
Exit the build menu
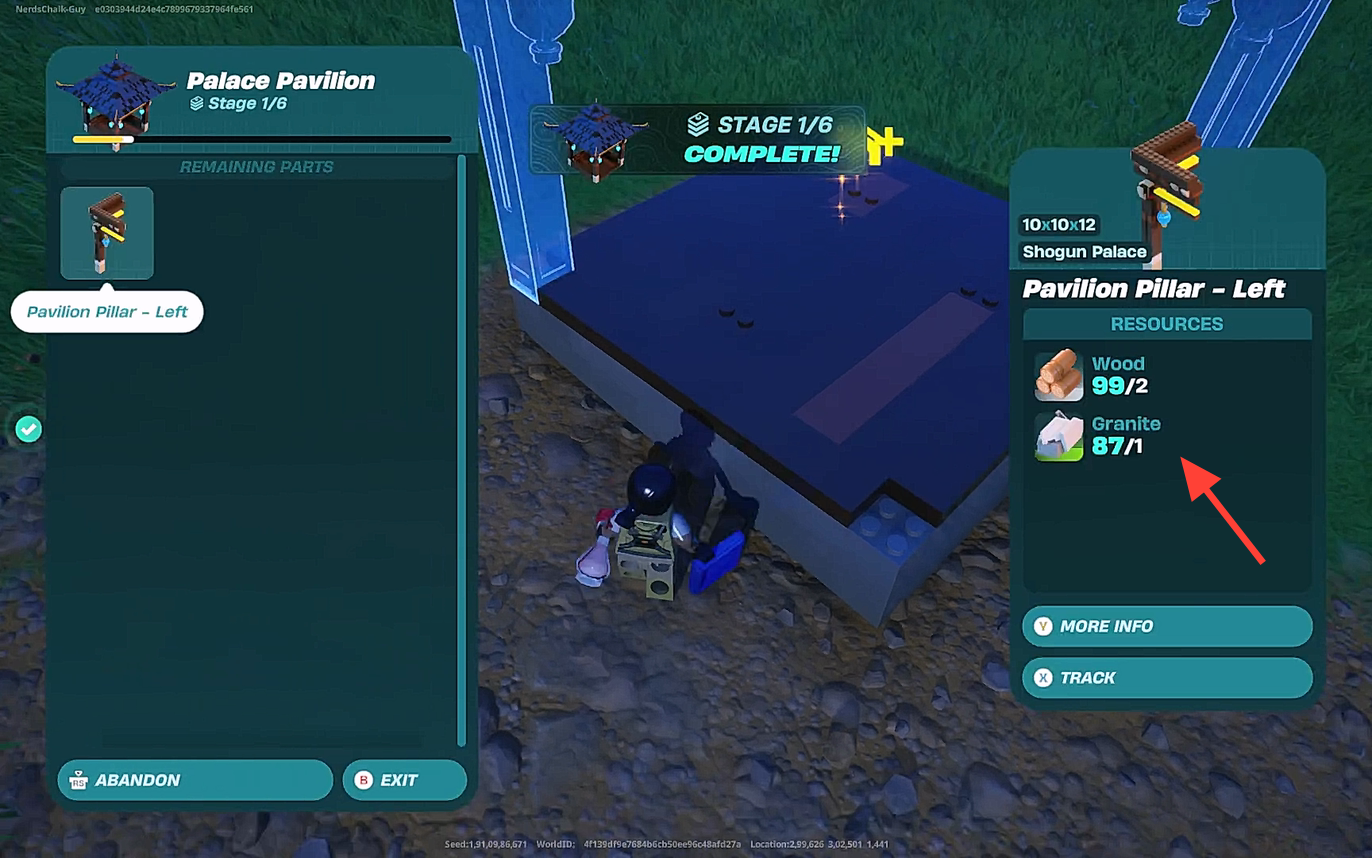click(x=404, y=780)
